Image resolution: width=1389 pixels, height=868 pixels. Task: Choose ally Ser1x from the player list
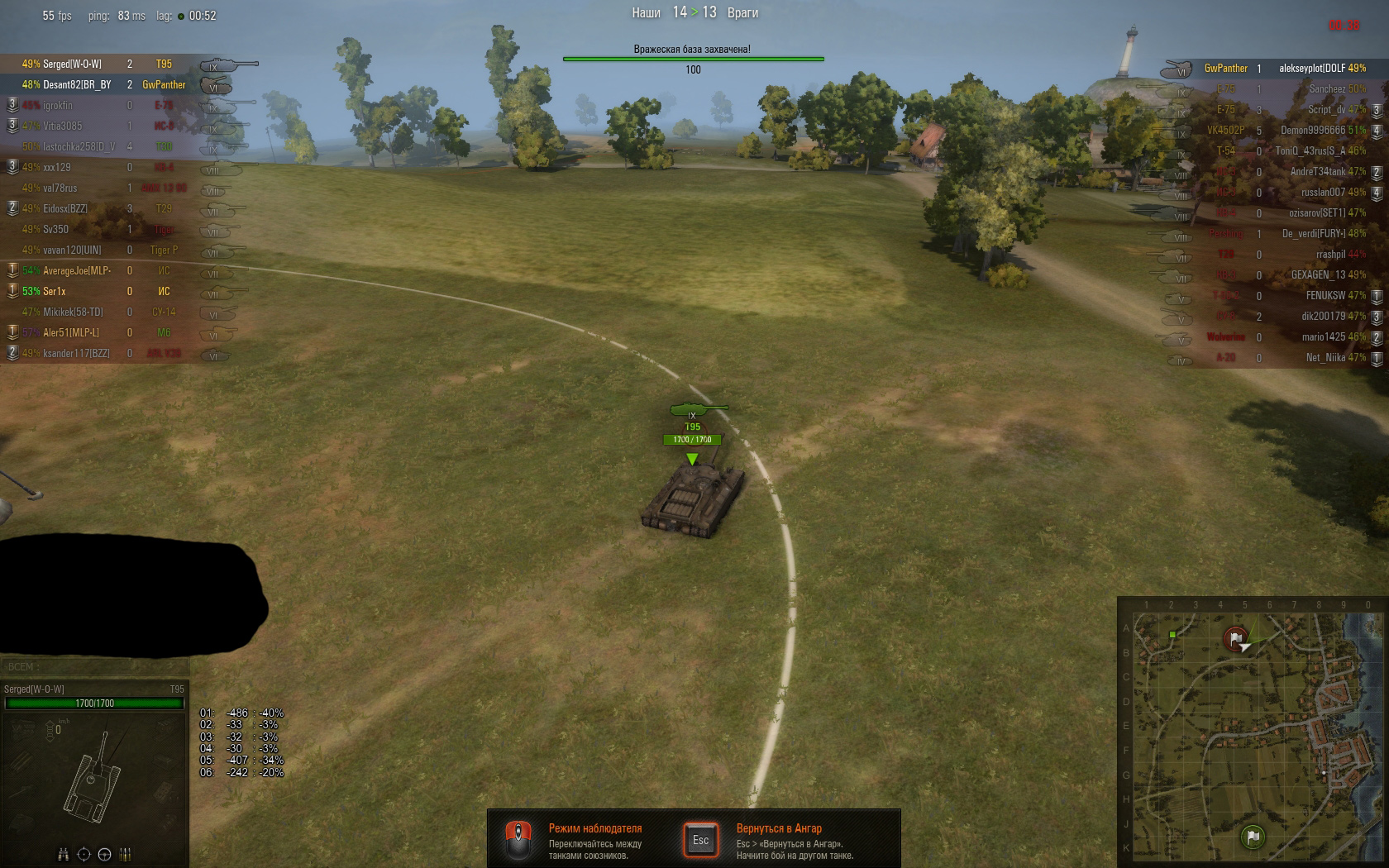point(55,291)
